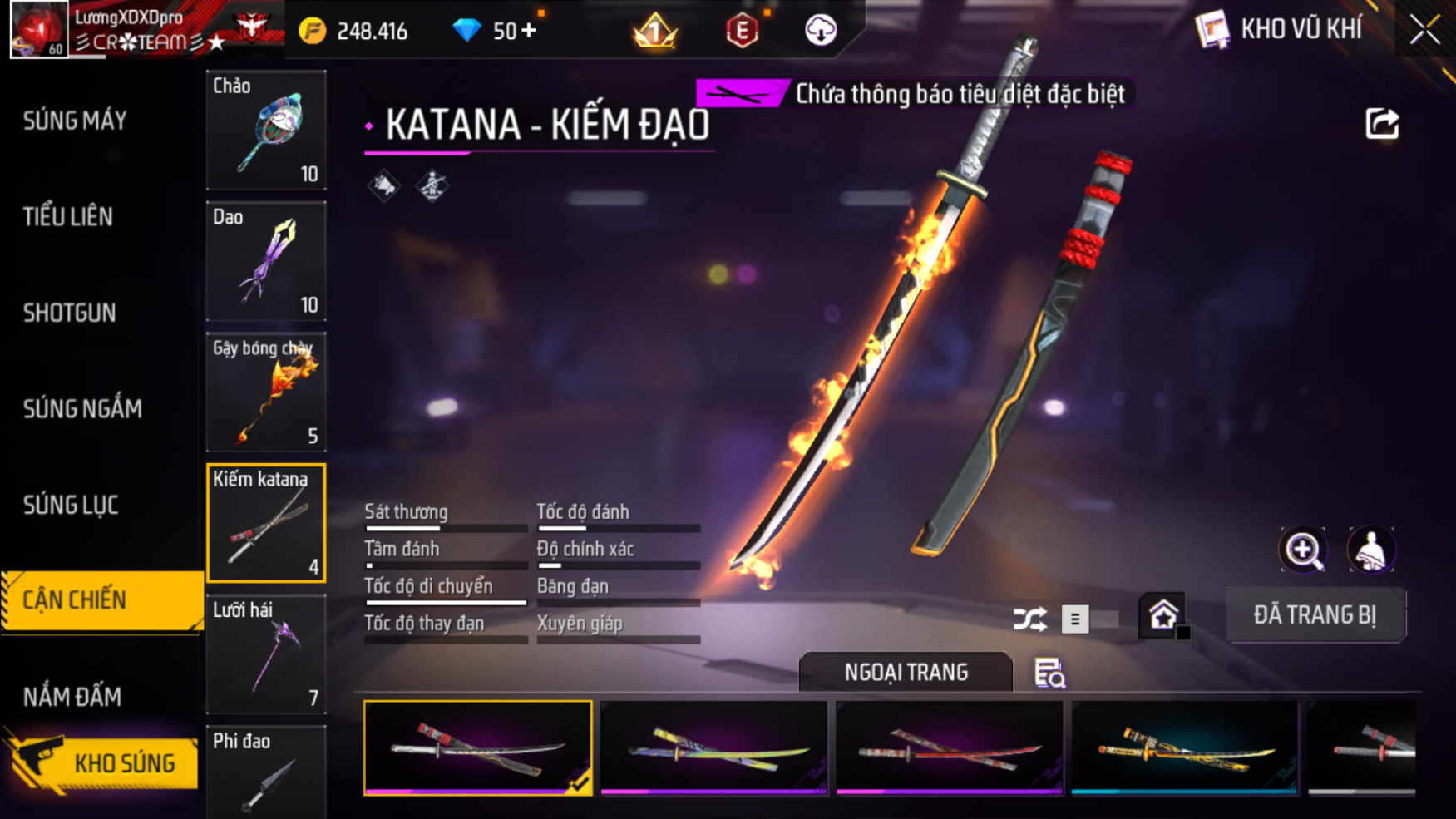Add diamonds with the plus button
1456x819 pixels.
click(529, 31)
